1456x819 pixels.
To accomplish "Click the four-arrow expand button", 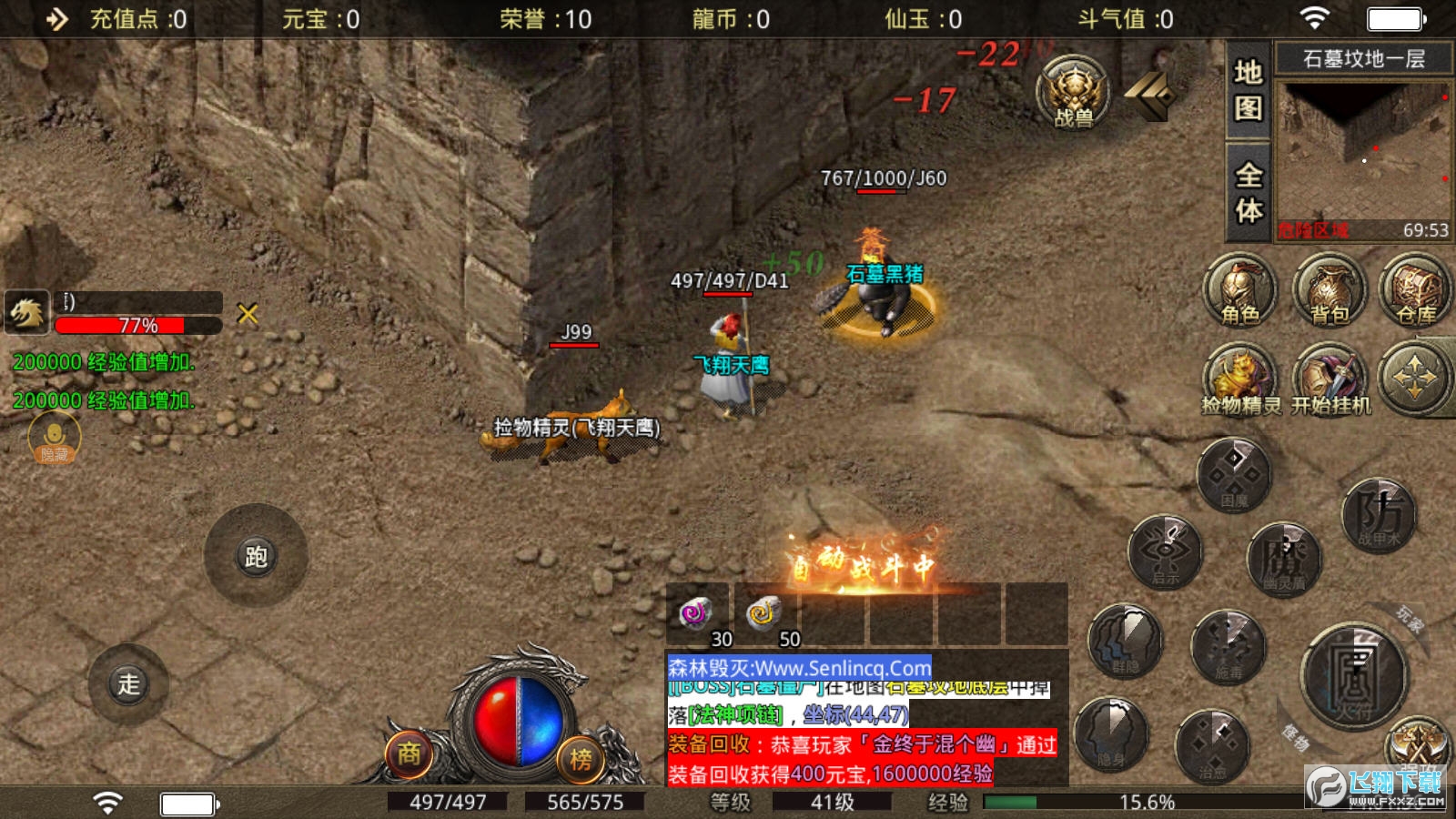I will point(1413,379).
